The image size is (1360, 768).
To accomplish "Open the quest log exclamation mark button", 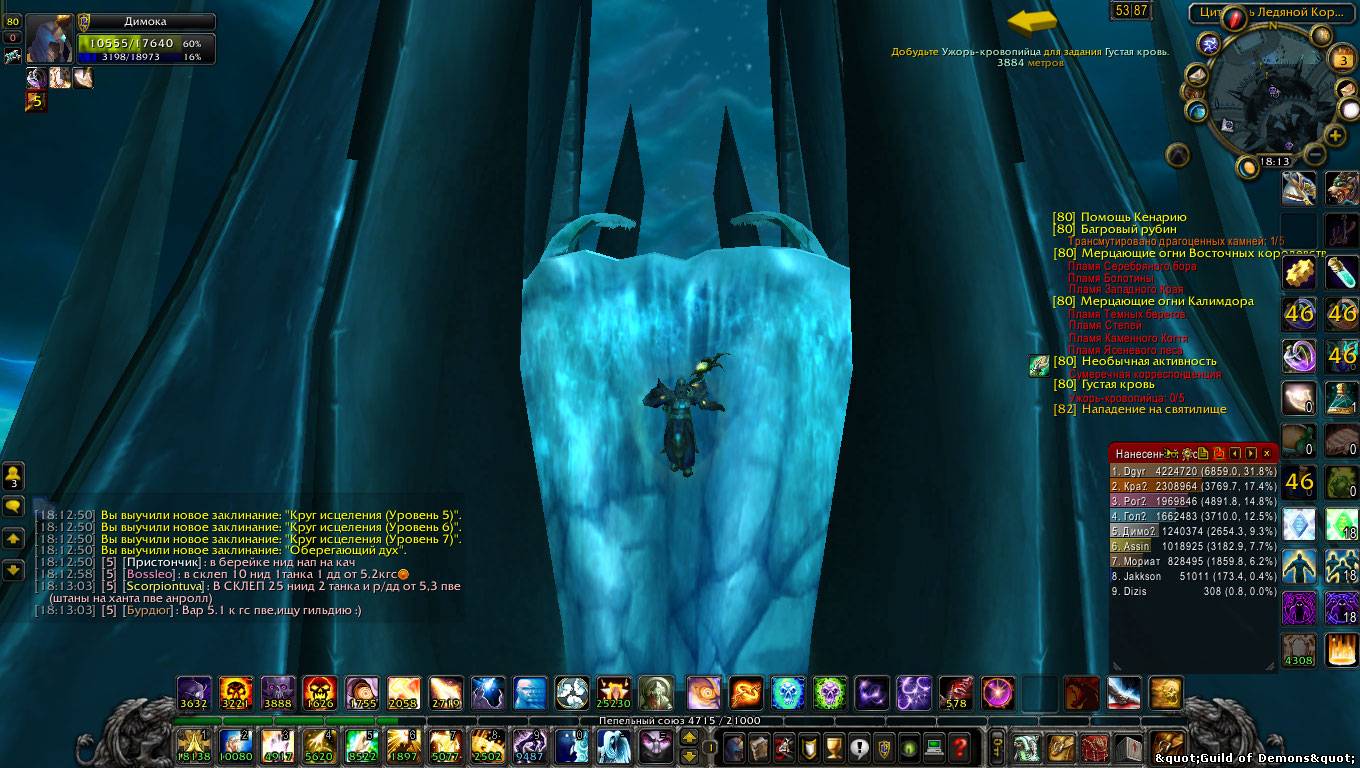I will coord(858,746).
